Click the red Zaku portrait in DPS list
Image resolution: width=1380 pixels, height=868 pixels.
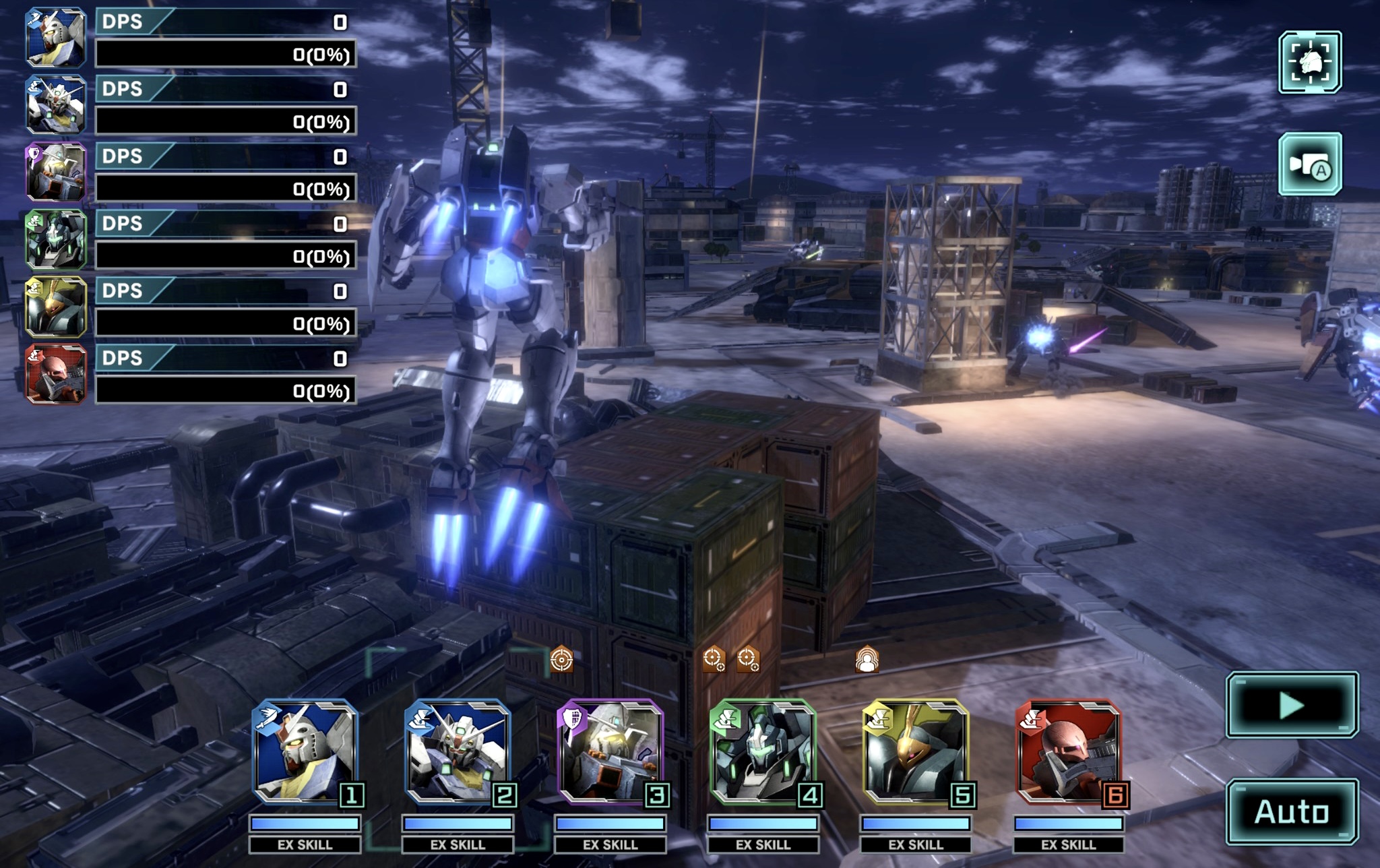coord(56,374)
